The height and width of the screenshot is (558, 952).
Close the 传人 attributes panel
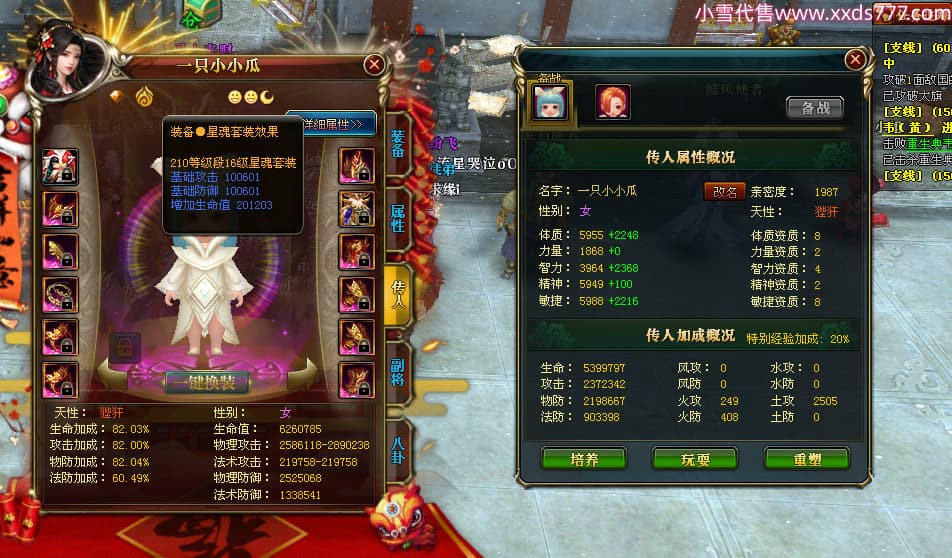point(854,59)
